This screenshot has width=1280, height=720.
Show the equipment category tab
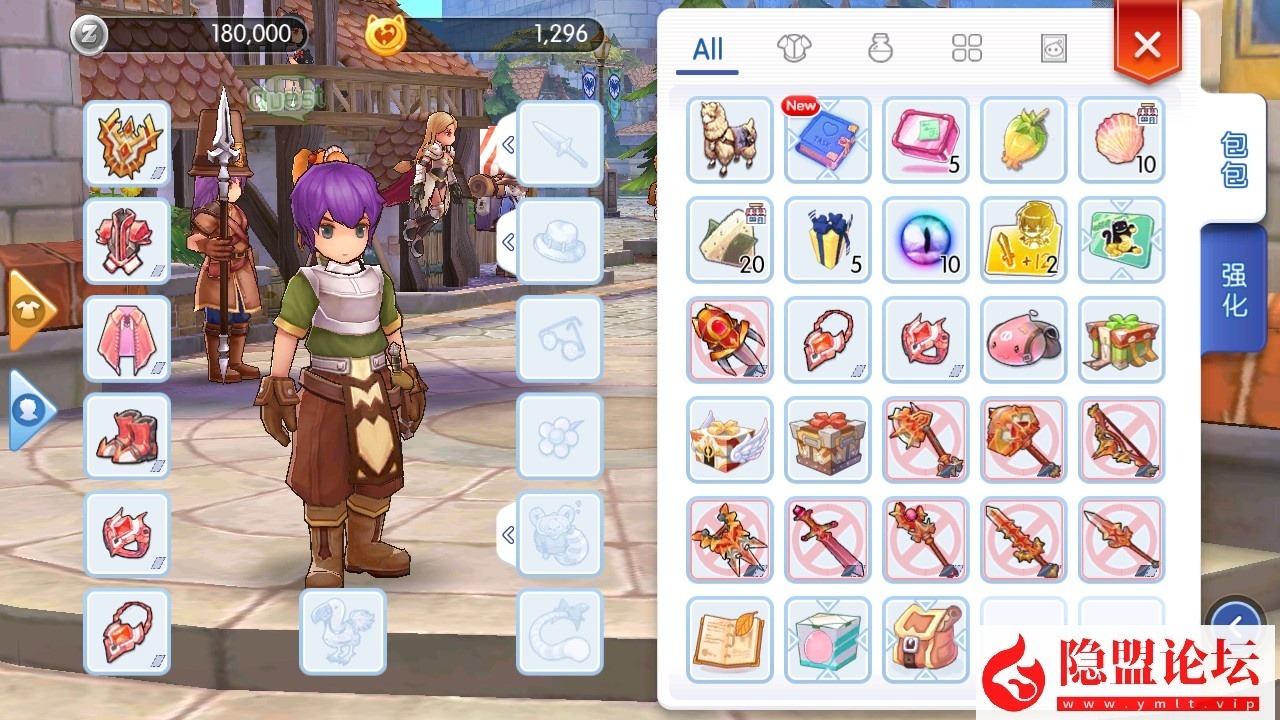pyautogui.click(x=794, y=48)
